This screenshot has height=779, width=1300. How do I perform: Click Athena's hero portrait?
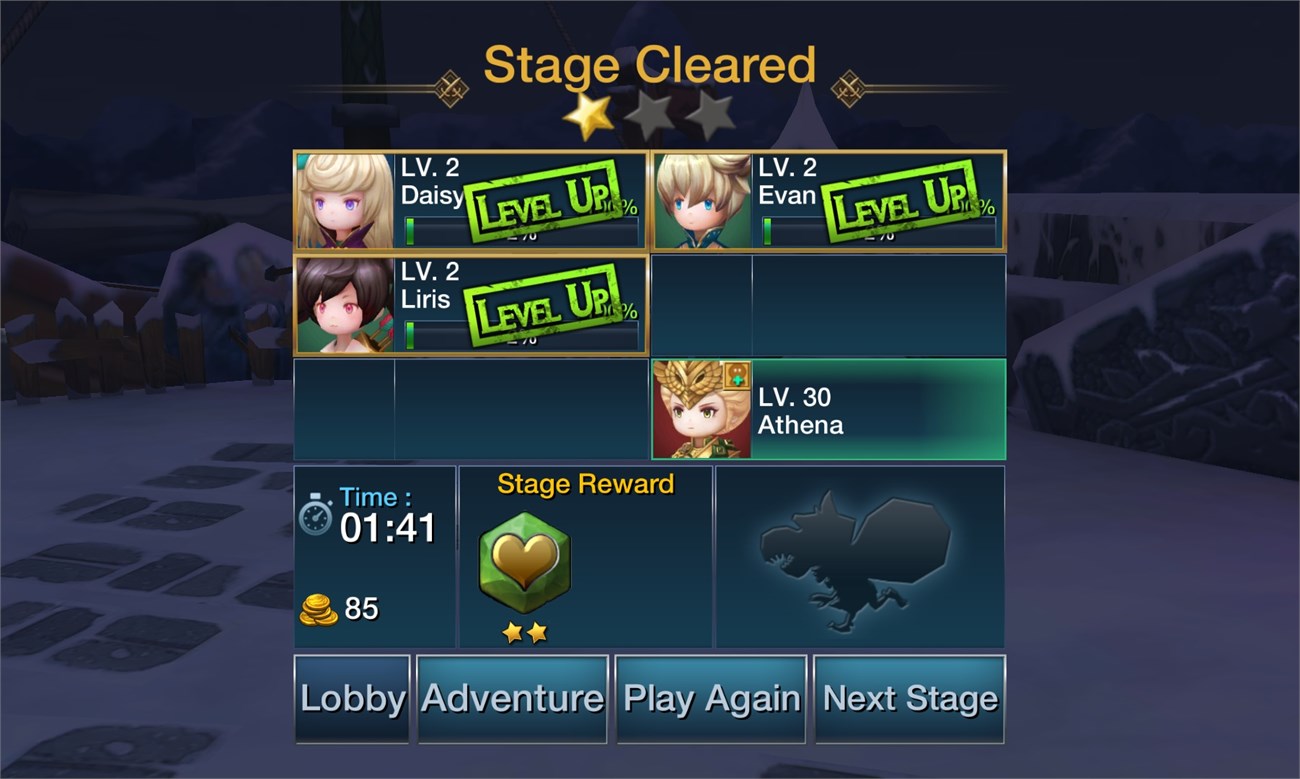pyautogui.click(x=702, y=409)
